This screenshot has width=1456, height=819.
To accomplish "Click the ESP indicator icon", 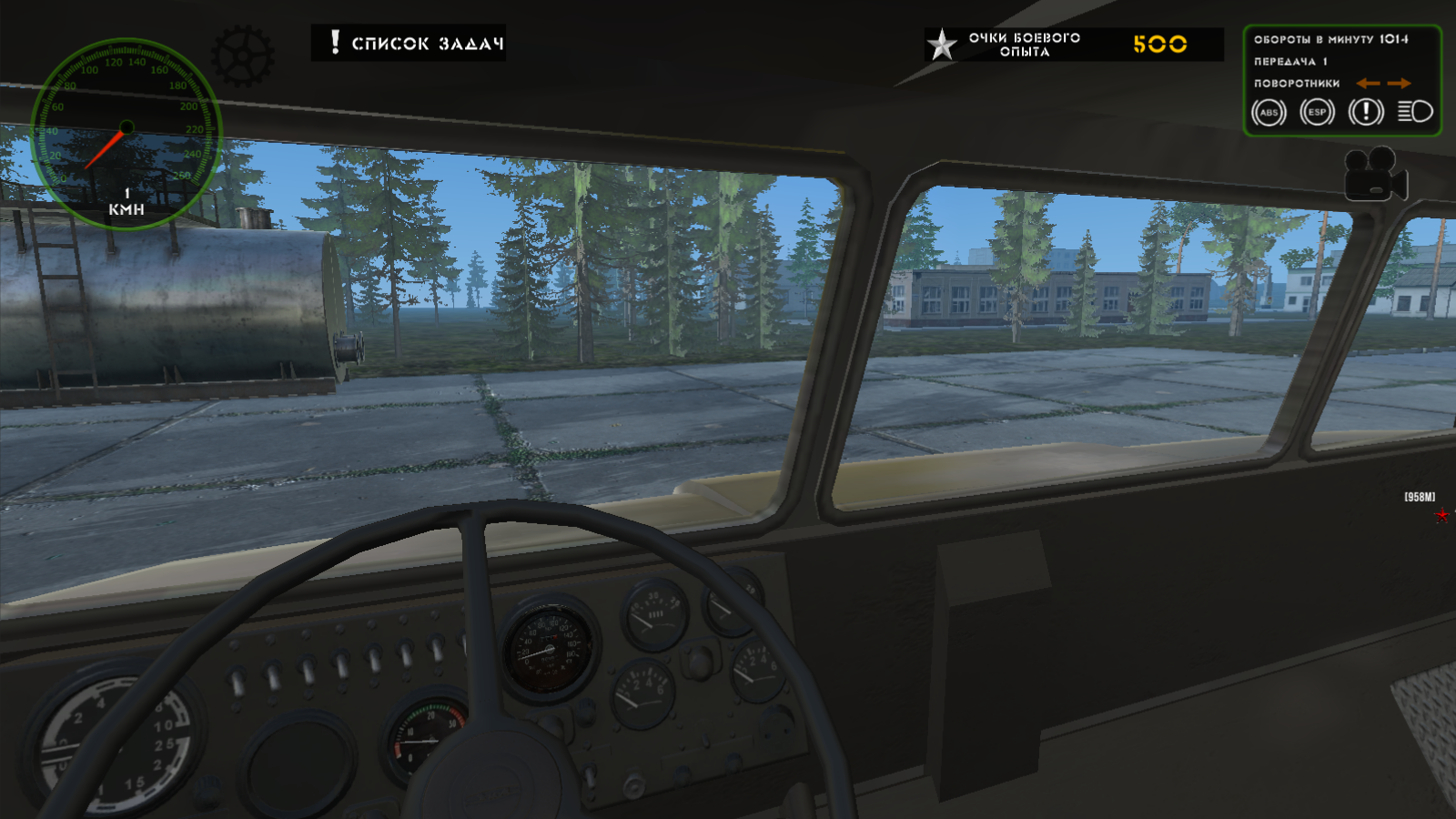I will click(1316, 113).
